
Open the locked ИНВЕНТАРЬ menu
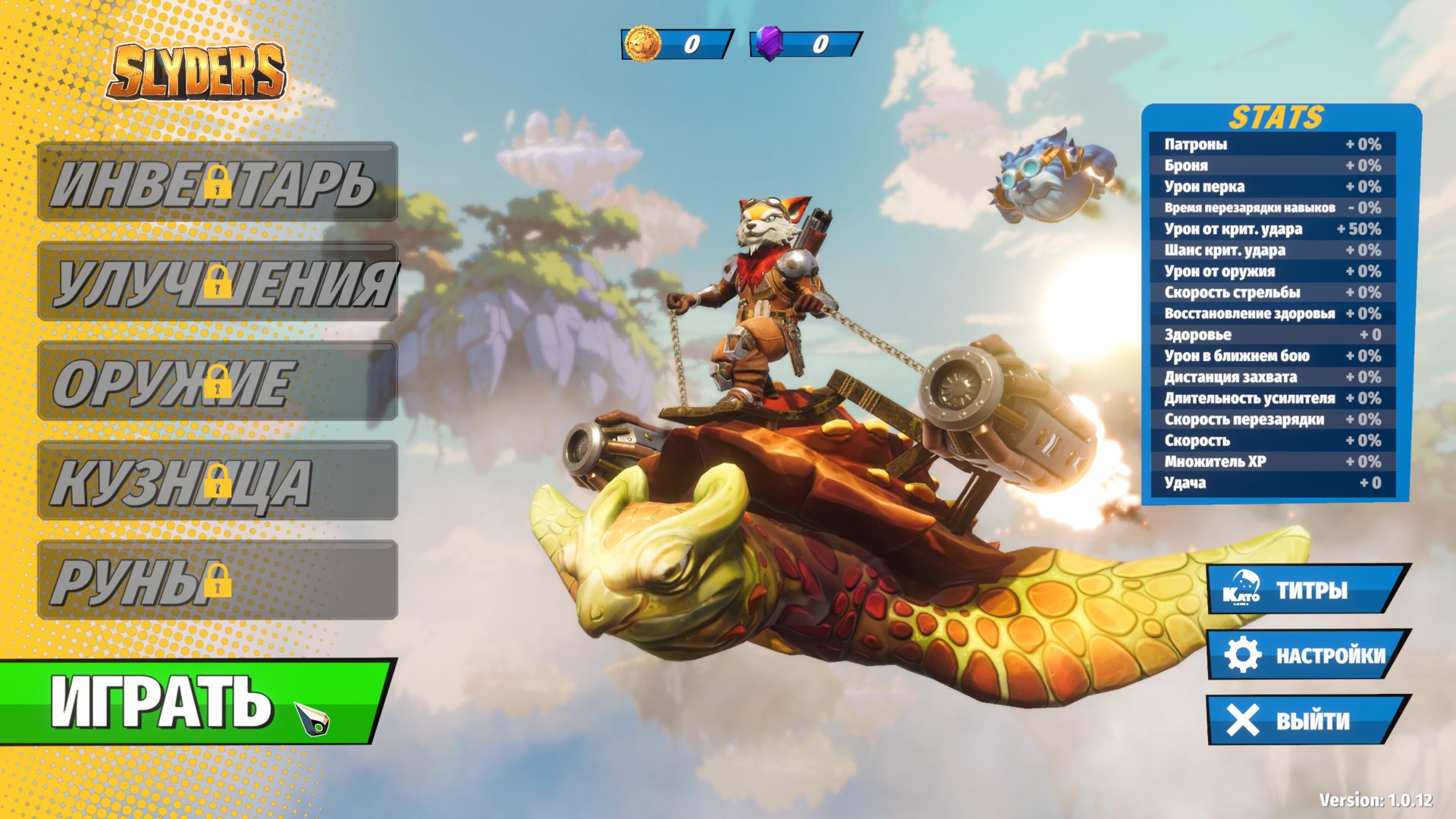coord(218,182)
